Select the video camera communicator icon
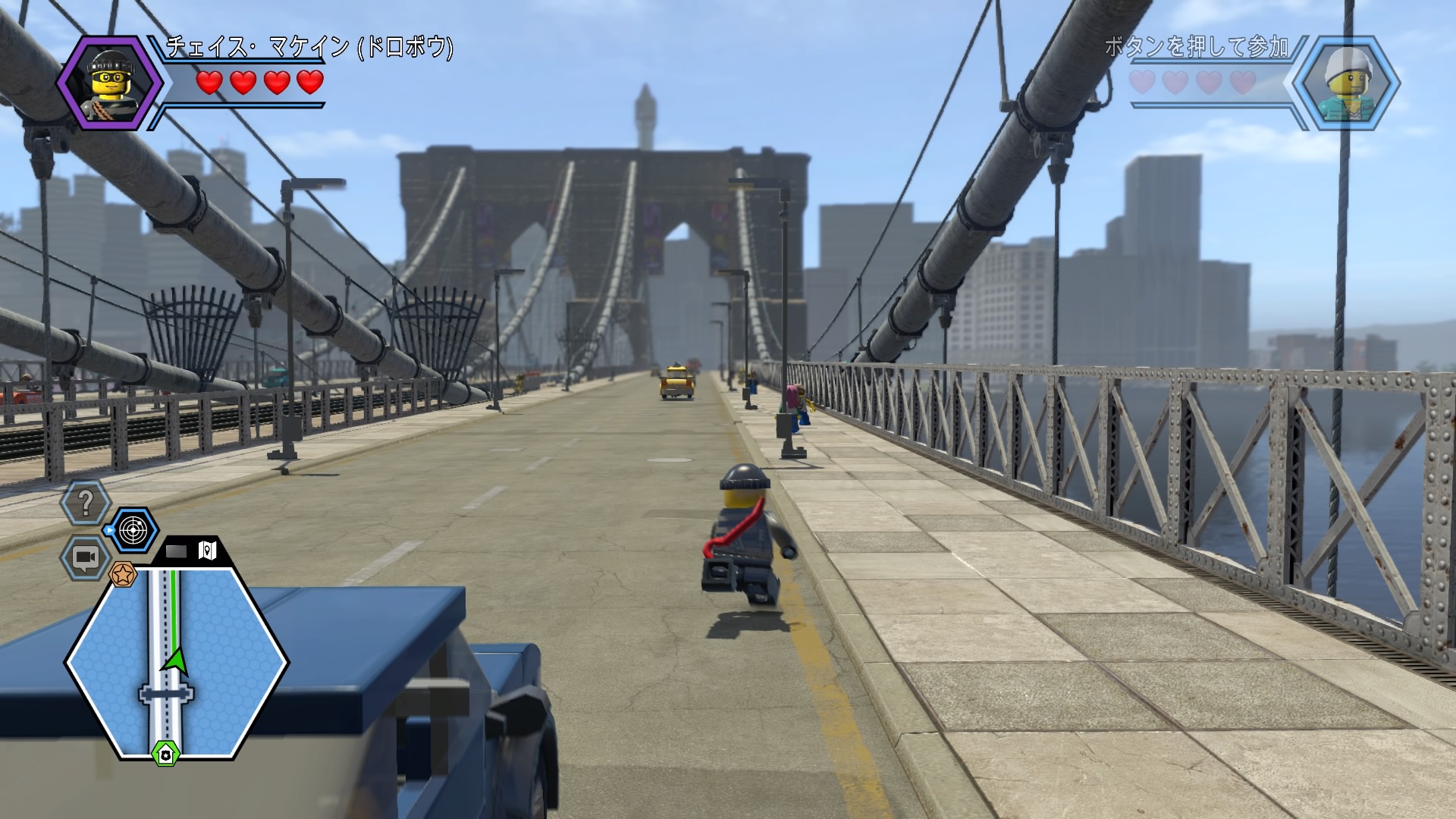The height and width of the screenshot is (819, 1456). click(84, 558)
